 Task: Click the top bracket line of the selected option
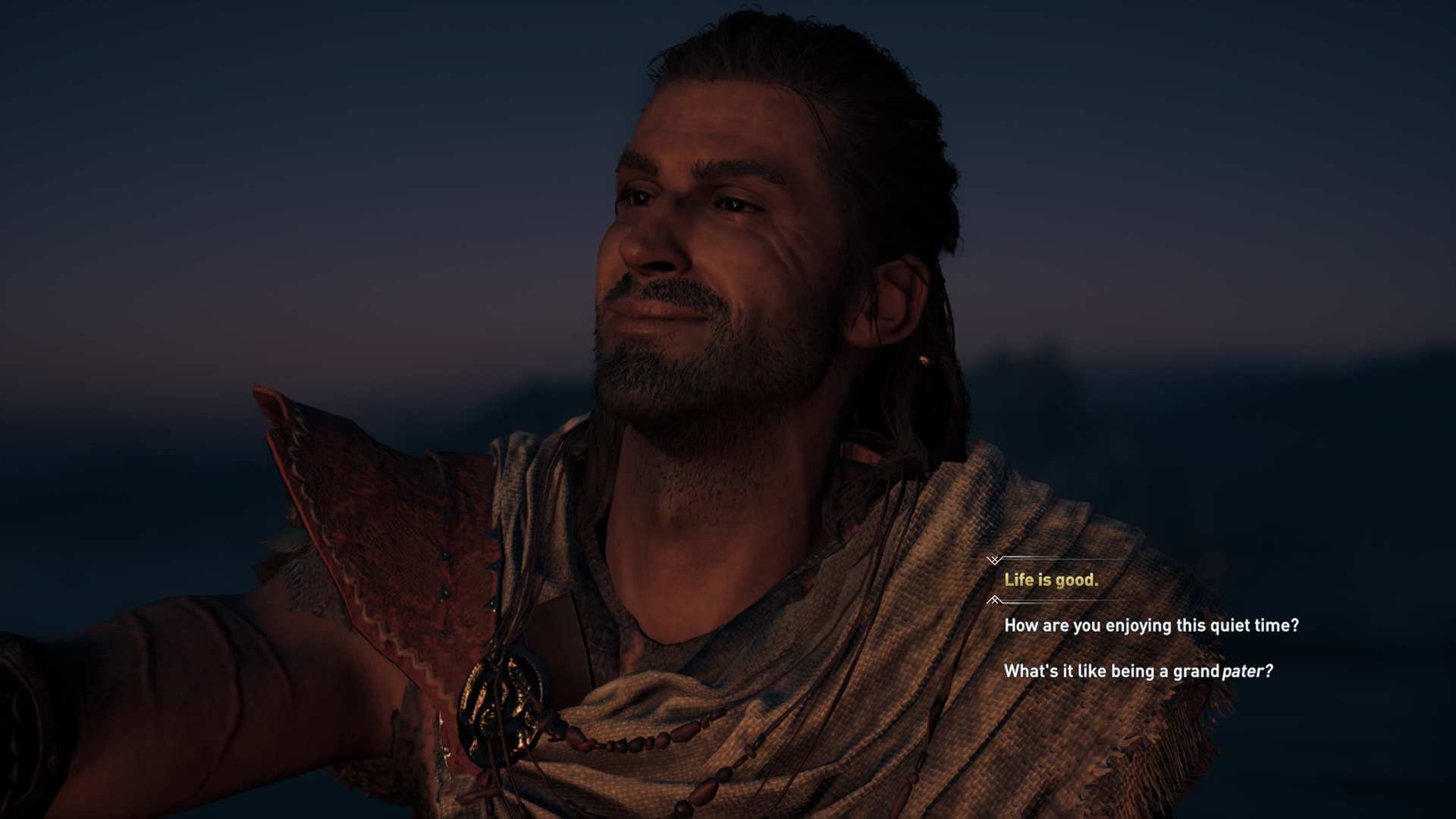(1062, 558)
